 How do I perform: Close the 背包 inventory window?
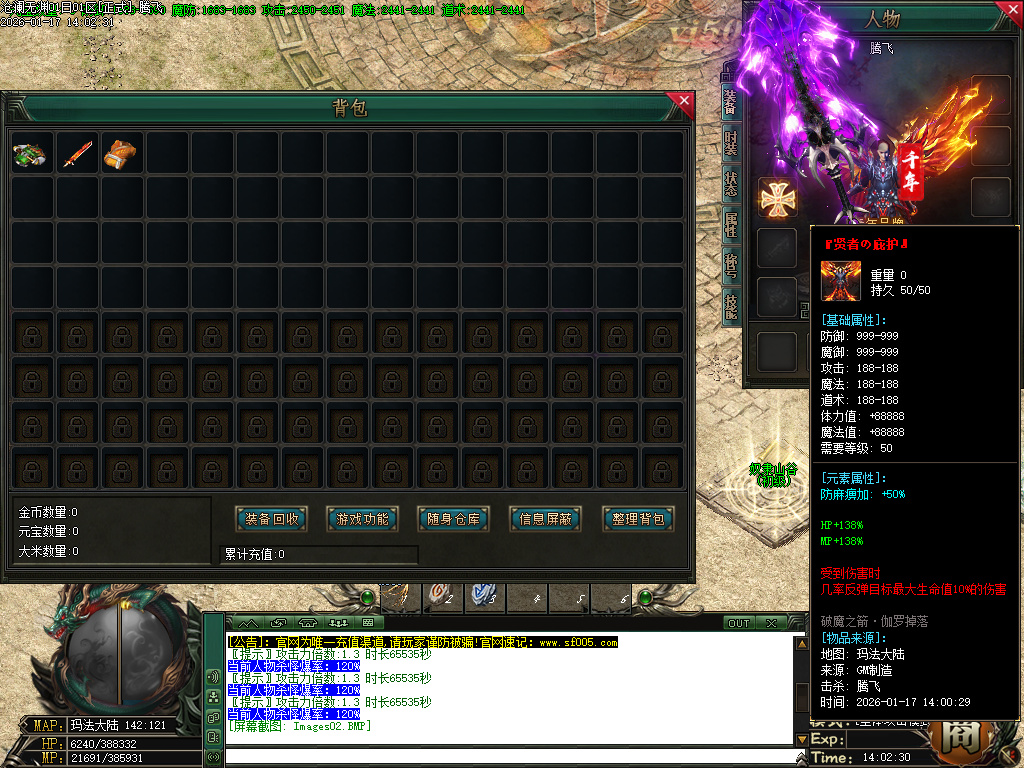[x=685, y=101]
